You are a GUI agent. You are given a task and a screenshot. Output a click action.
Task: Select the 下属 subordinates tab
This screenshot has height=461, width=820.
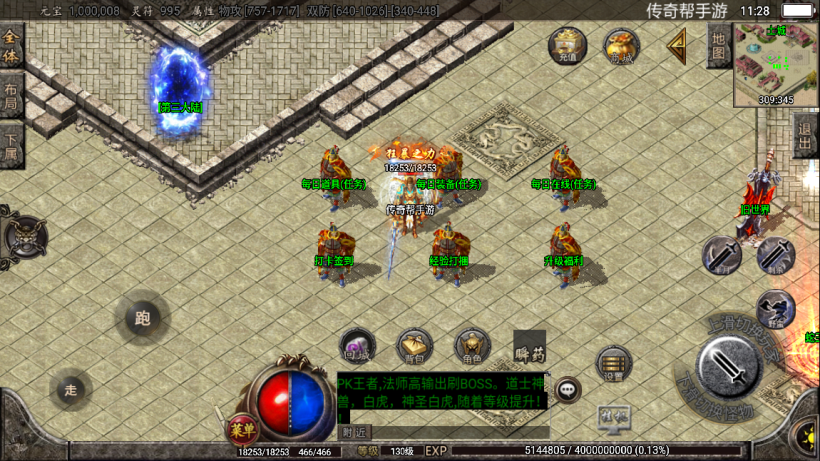11,146
